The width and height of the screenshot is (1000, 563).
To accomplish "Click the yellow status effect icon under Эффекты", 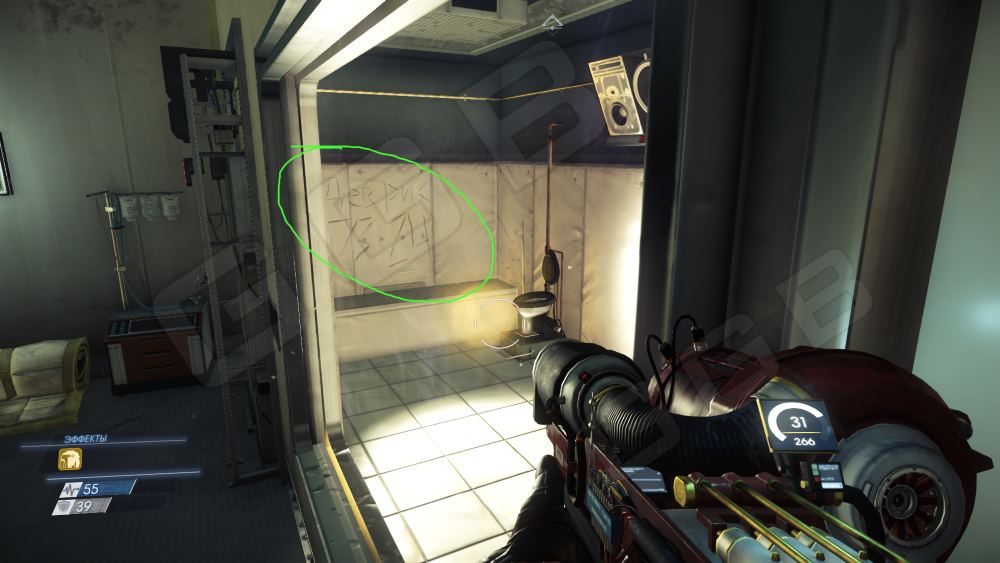I will tap(70, 459).
